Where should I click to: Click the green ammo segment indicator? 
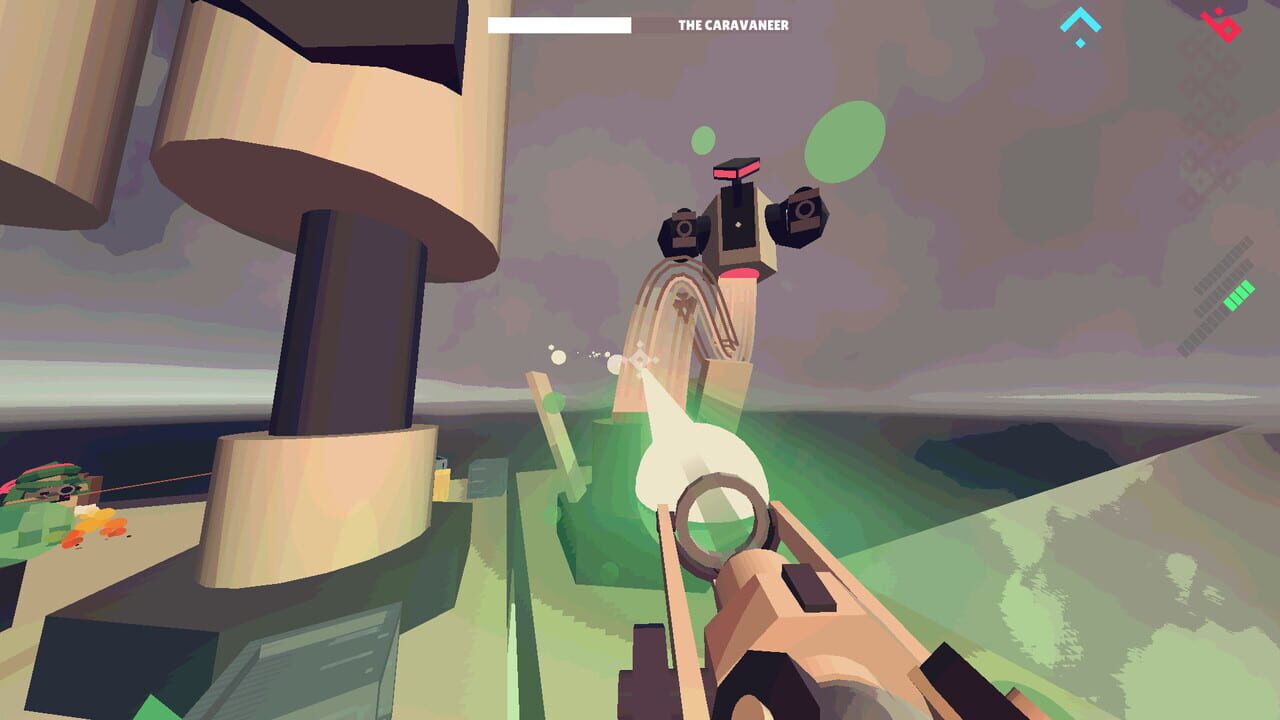point(1238,293)
